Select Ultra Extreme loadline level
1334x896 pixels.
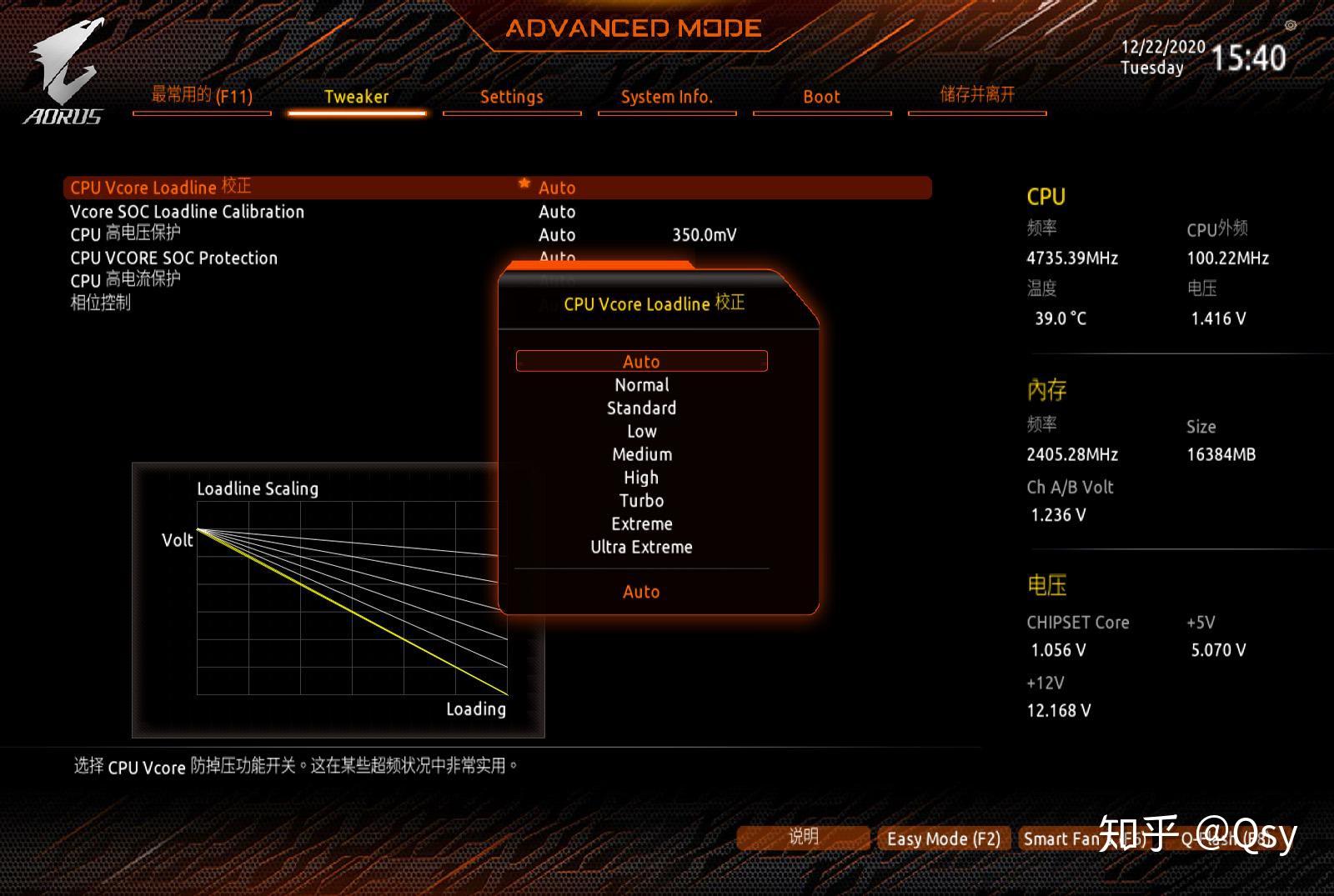(641, 548)
